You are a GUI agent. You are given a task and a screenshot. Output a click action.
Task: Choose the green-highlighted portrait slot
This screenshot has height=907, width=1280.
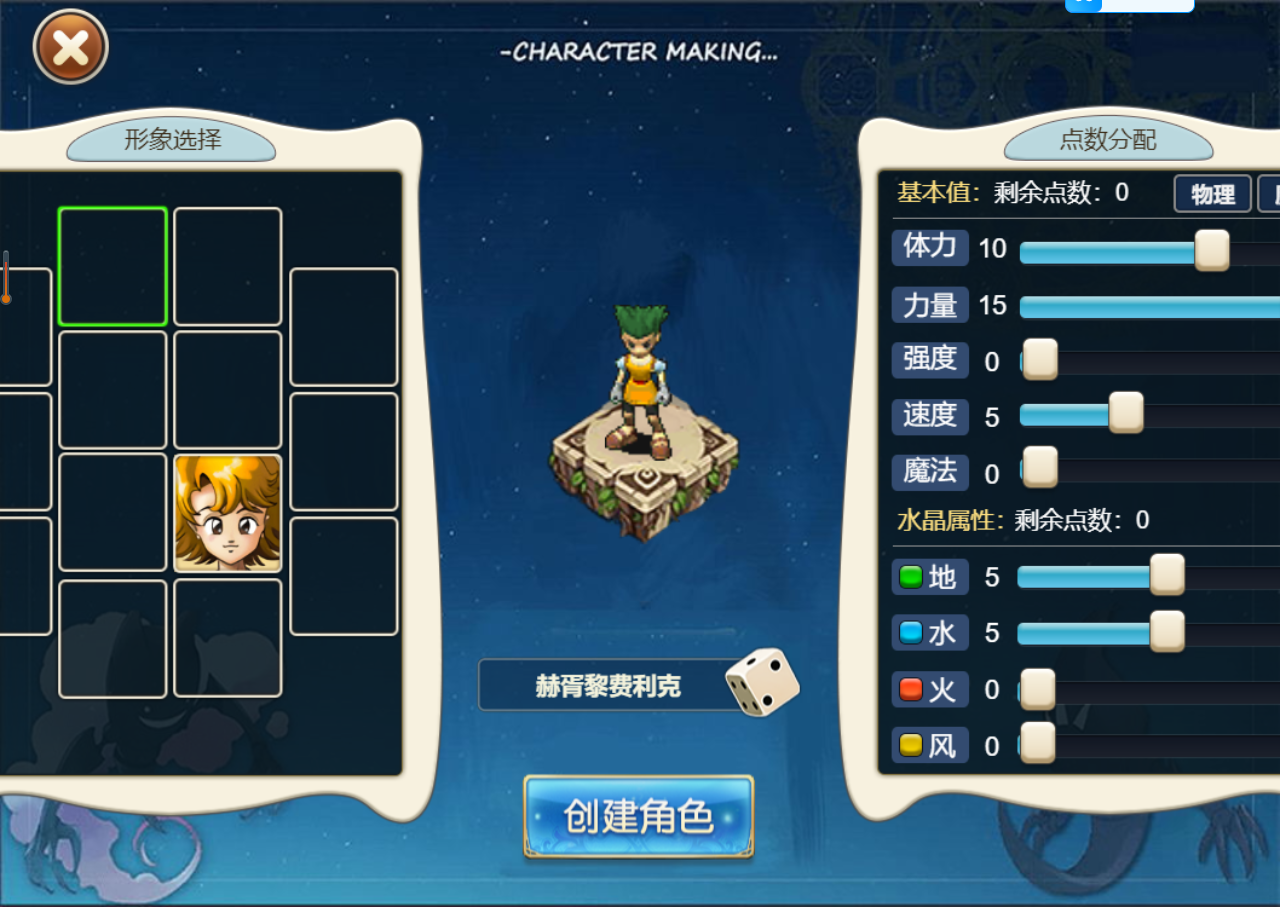point(112,266)
